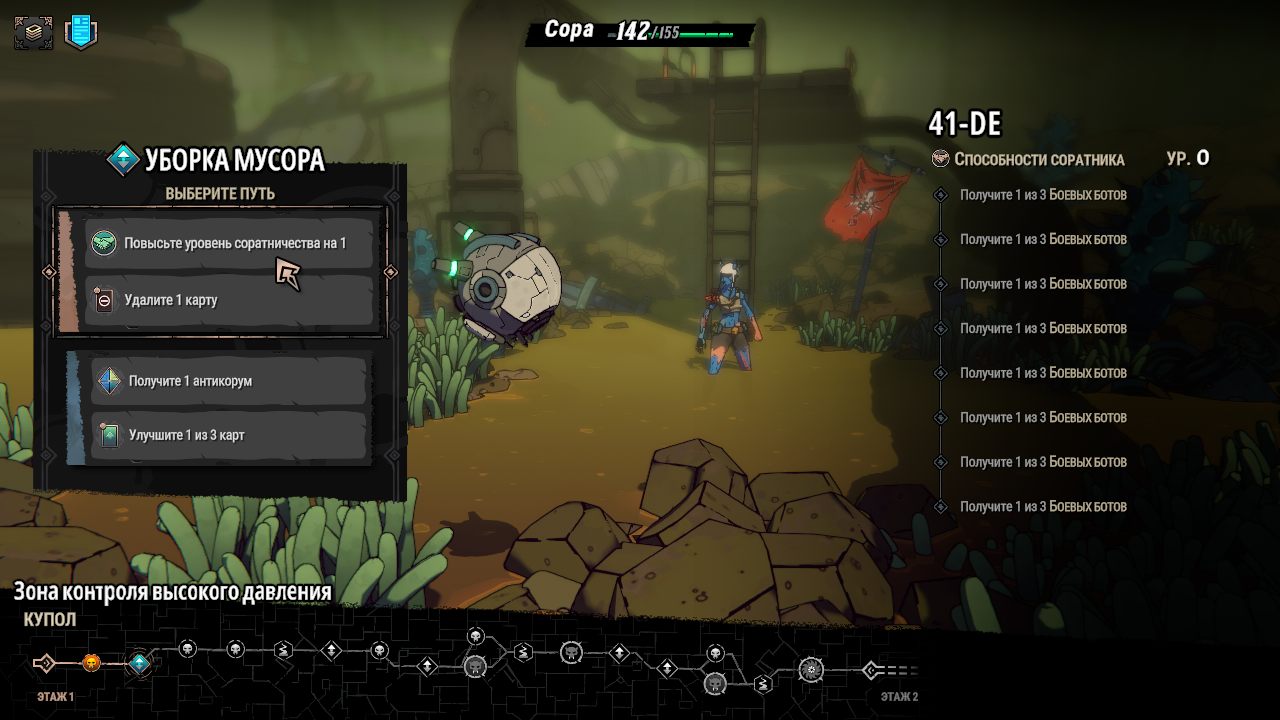Click the teal current-room node on floor map
Screen dimensions: 1280x720
coord(139,663)
